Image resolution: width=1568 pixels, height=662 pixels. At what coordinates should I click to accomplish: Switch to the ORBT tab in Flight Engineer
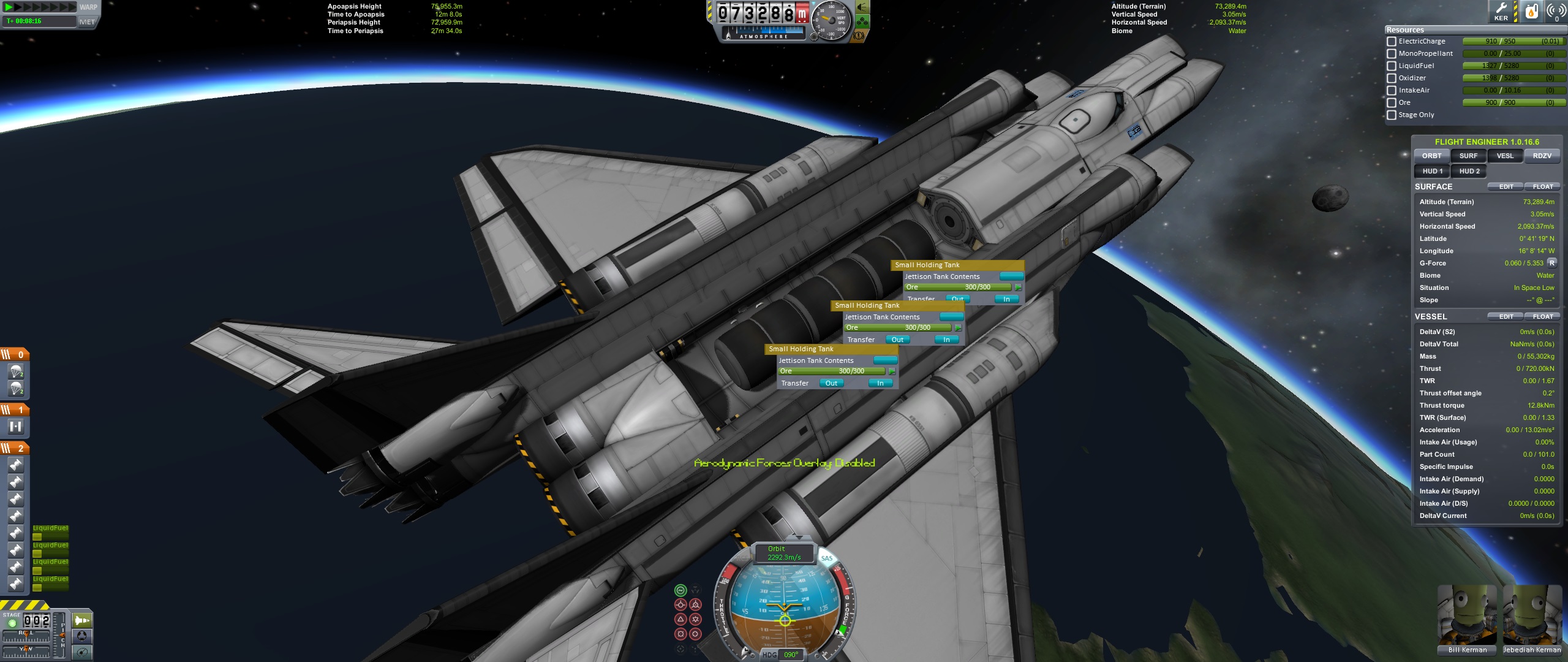click(x=1431, y=156)
